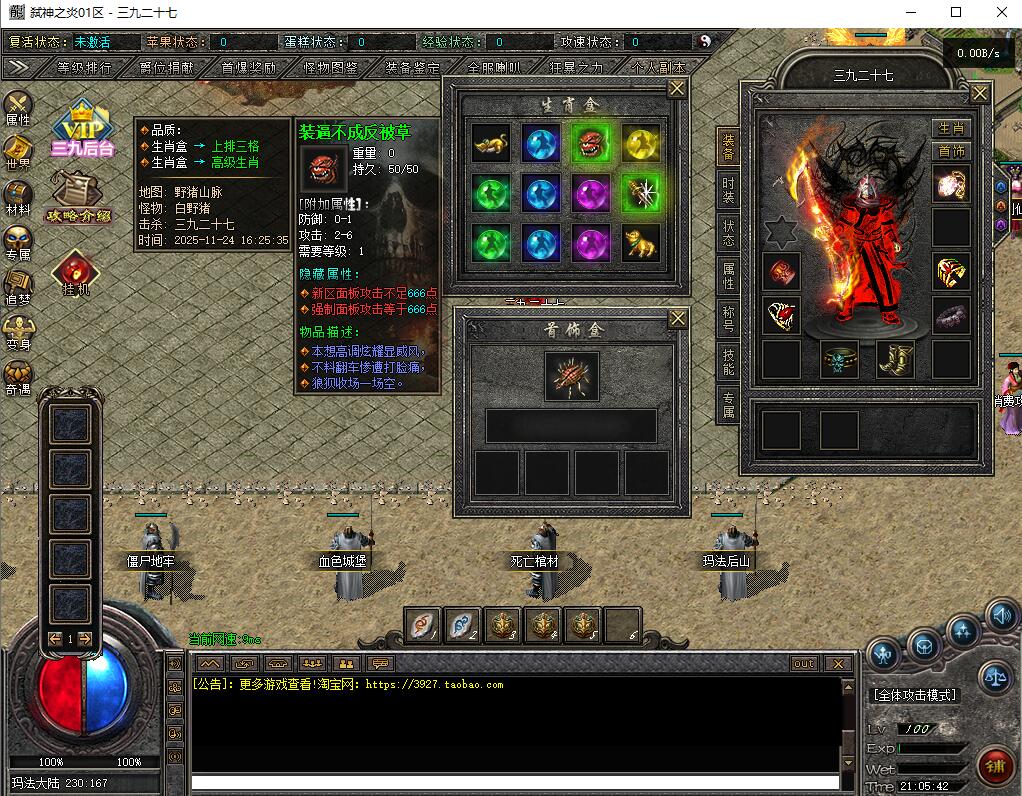Open the 攻略介绍 guide scroll
Image resolution: width=1022 pixels, height=796 pixels.
point(78,197)
